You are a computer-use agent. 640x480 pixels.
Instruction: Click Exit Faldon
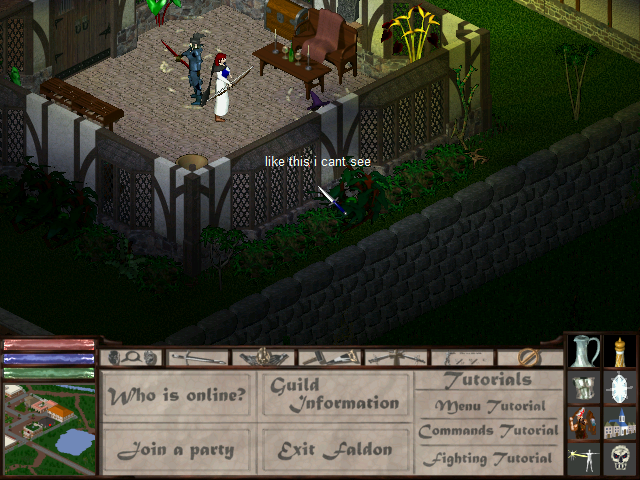(x=334, y=449)
